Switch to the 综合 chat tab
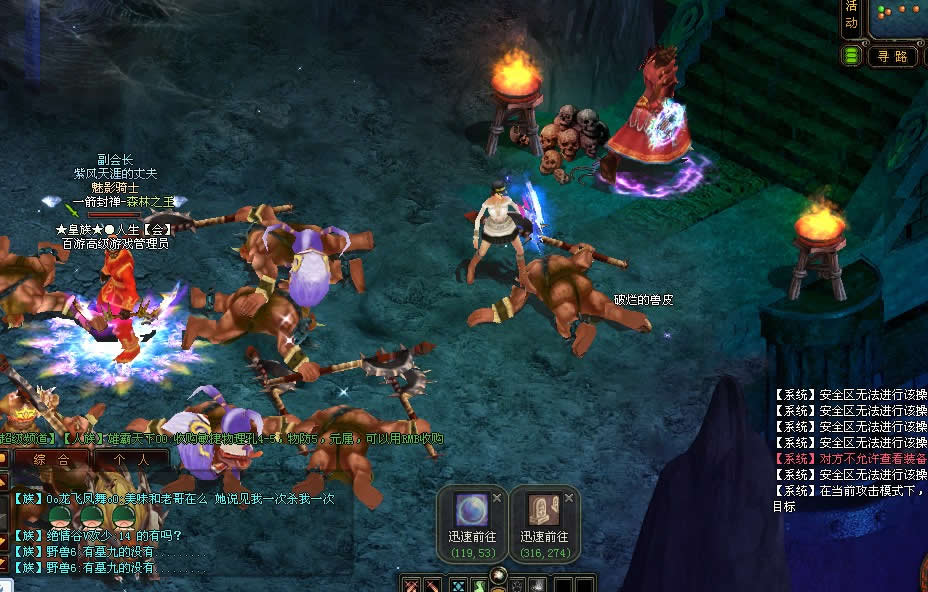 [x=51, y=460]
